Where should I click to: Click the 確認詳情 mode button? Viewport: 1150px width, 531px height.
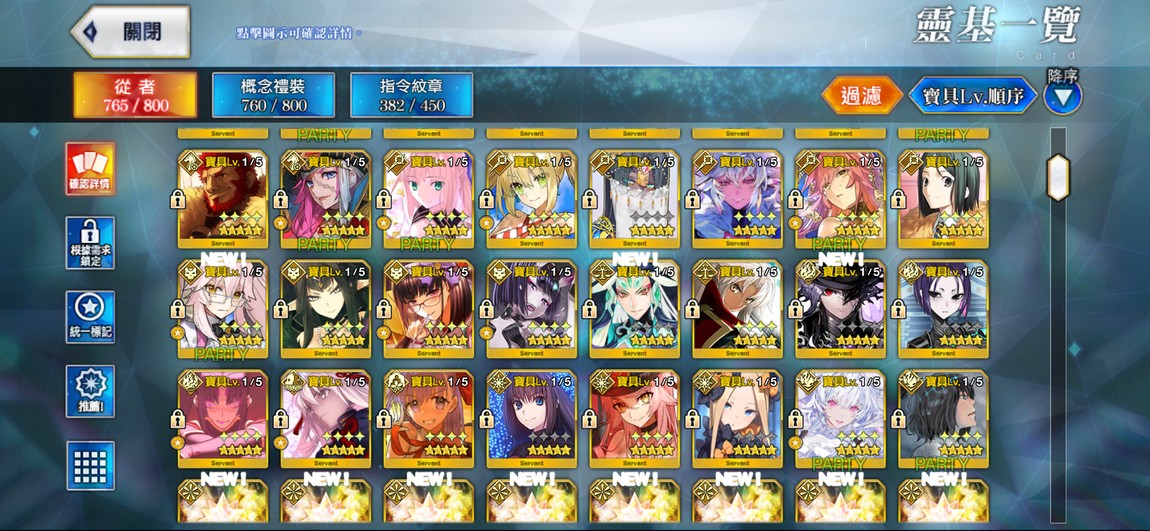coord(90,169)
